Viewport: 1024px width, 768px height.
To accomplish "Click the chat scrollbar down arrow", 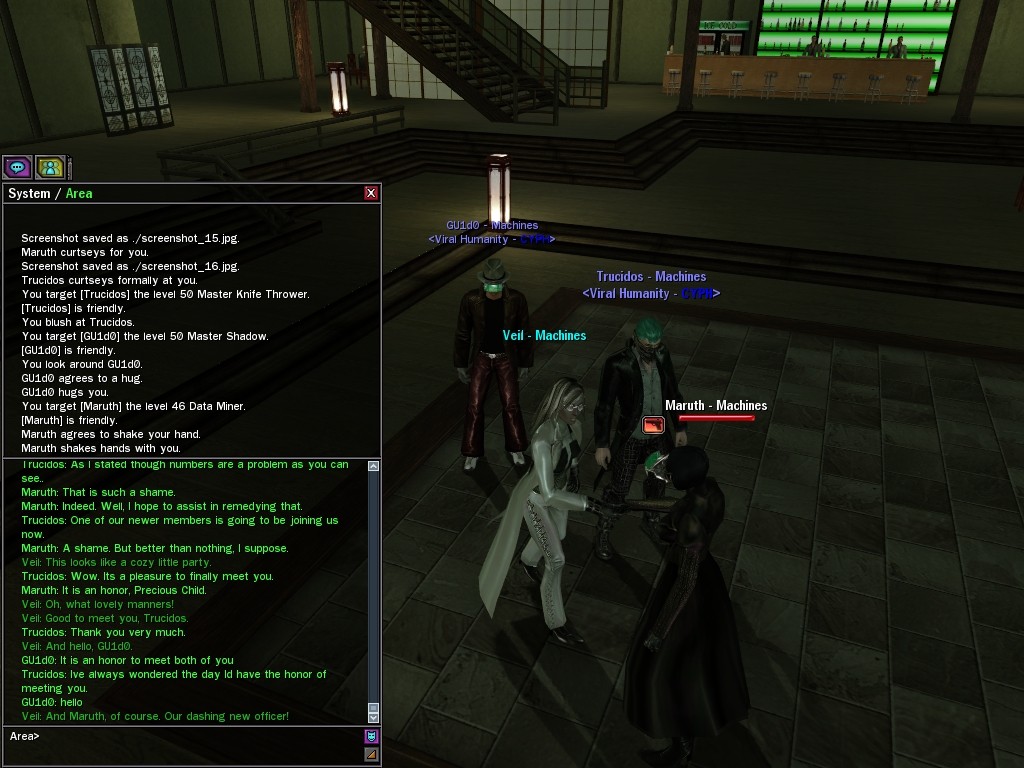I will 374,717.
